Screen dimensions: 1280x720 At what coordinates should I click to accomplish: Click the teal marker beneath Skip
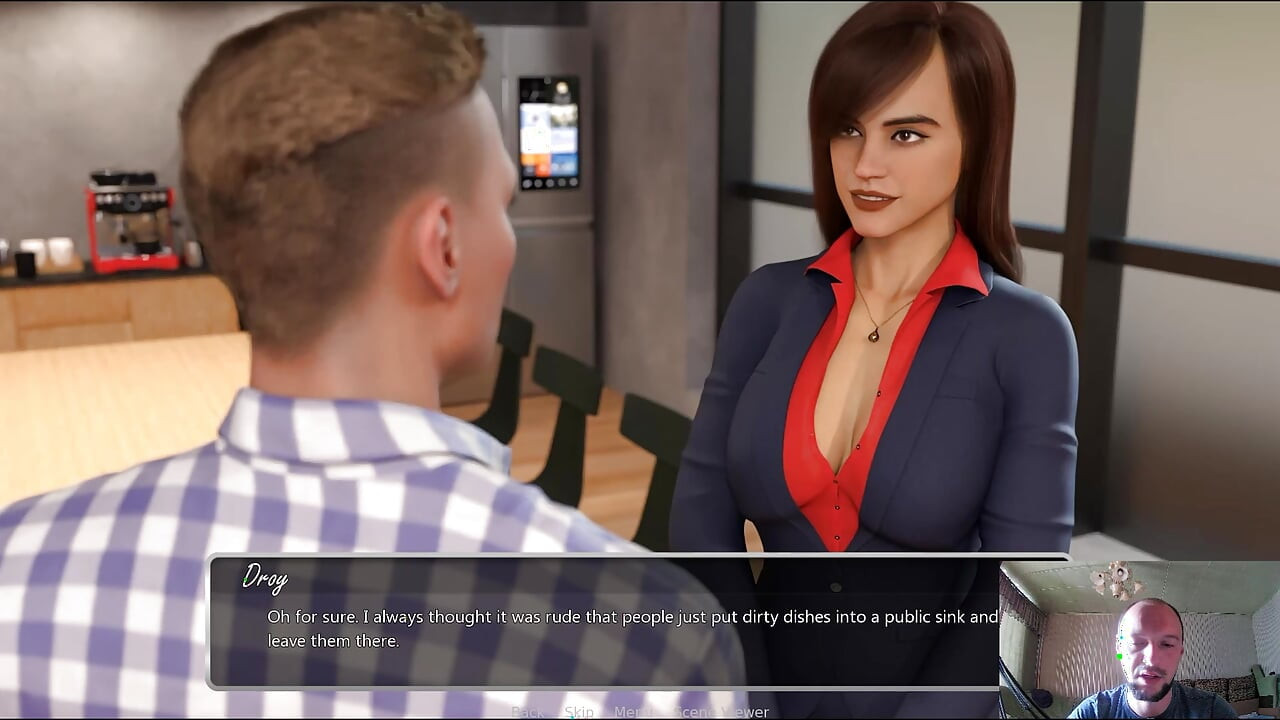pos(573,716)
